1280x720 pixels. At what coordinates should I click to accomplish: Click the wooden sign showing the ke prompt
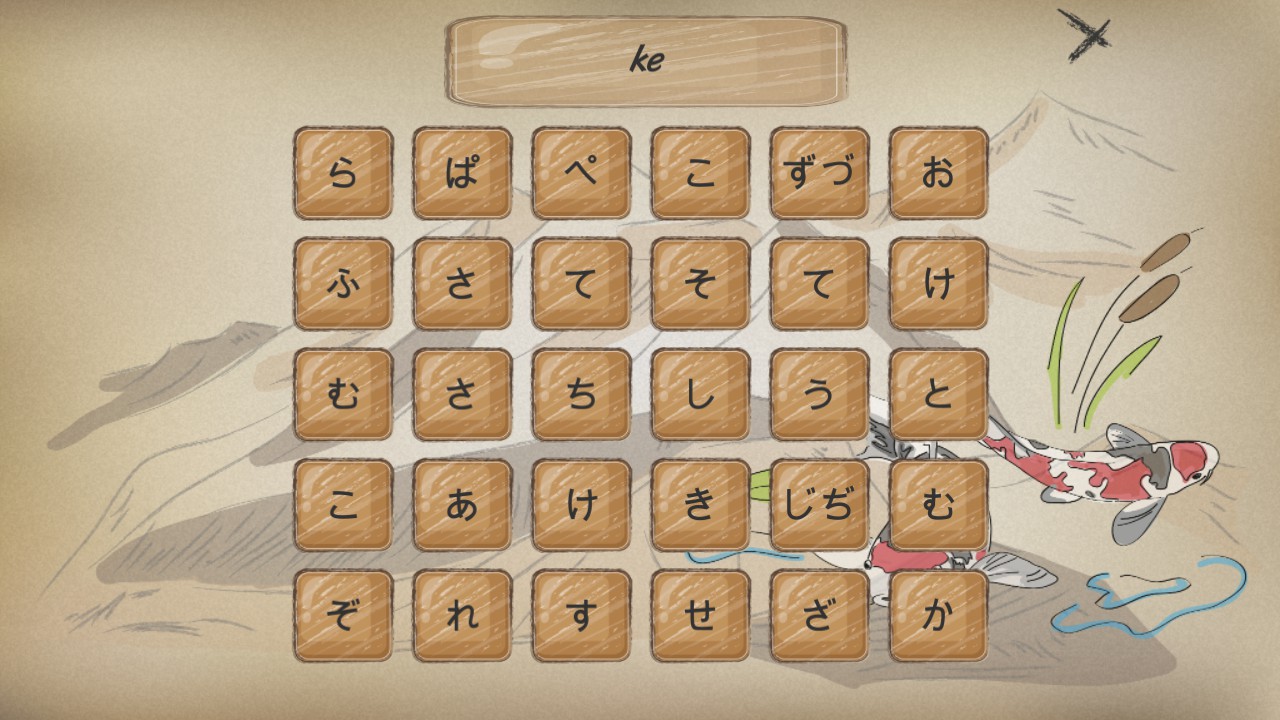tap(644, 57)
